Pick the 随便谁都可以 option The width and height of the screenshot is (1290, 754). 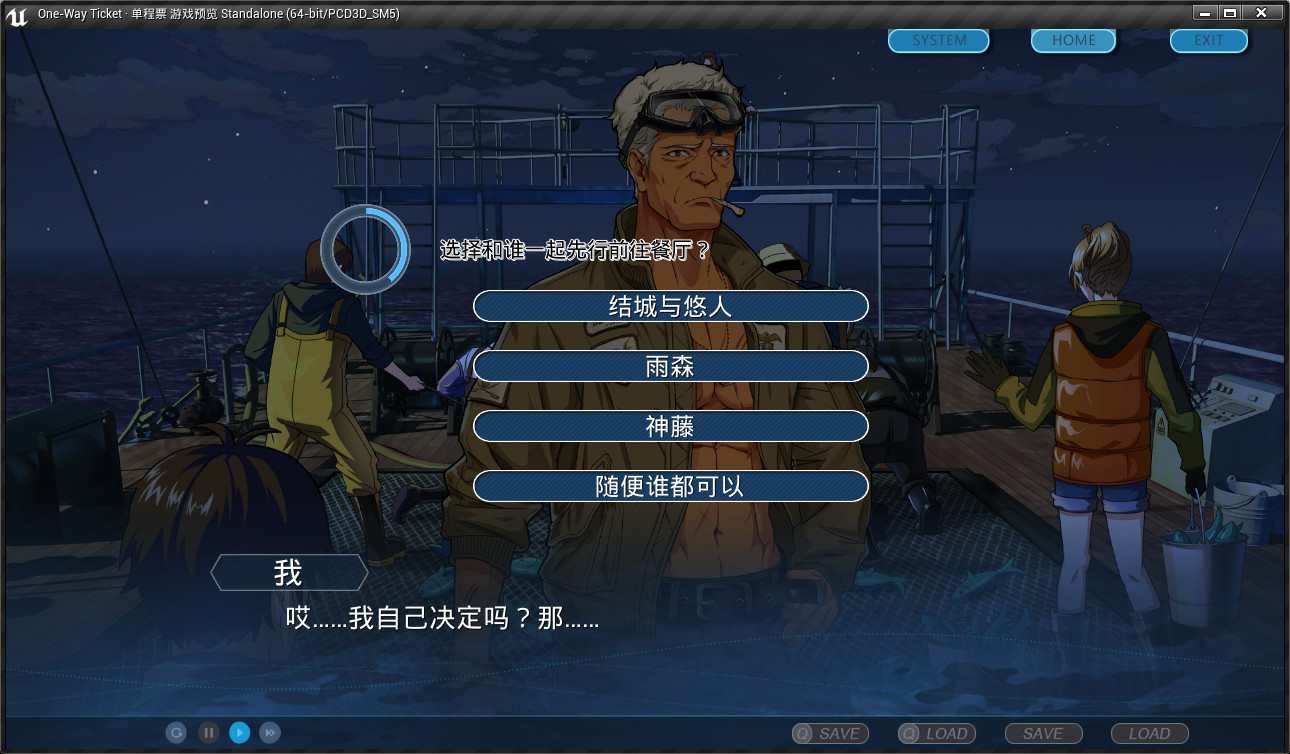671,486
